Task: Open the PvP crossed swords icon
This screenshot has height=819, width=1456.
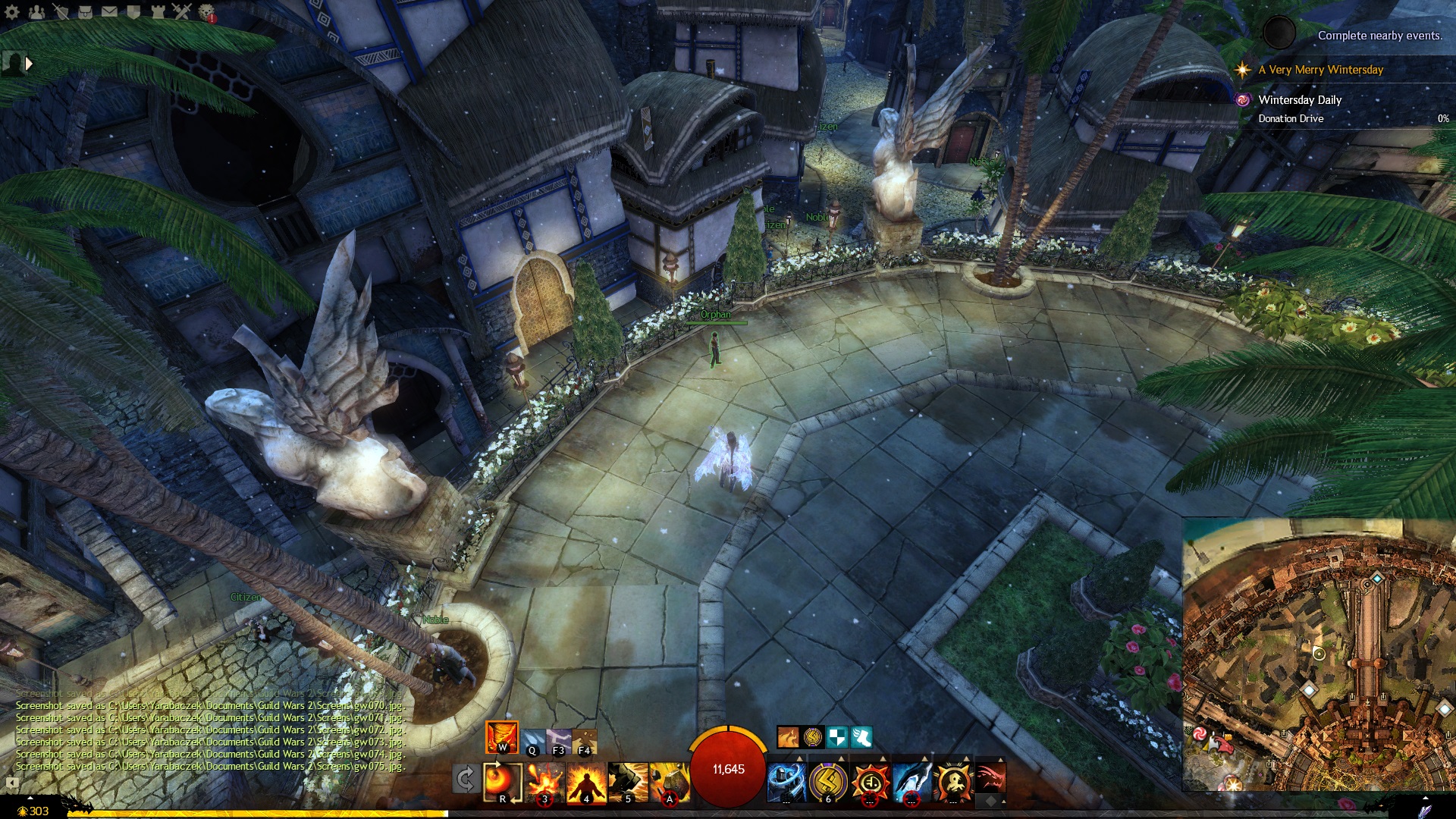Action: pyautogui.click(x=182, y=11)
